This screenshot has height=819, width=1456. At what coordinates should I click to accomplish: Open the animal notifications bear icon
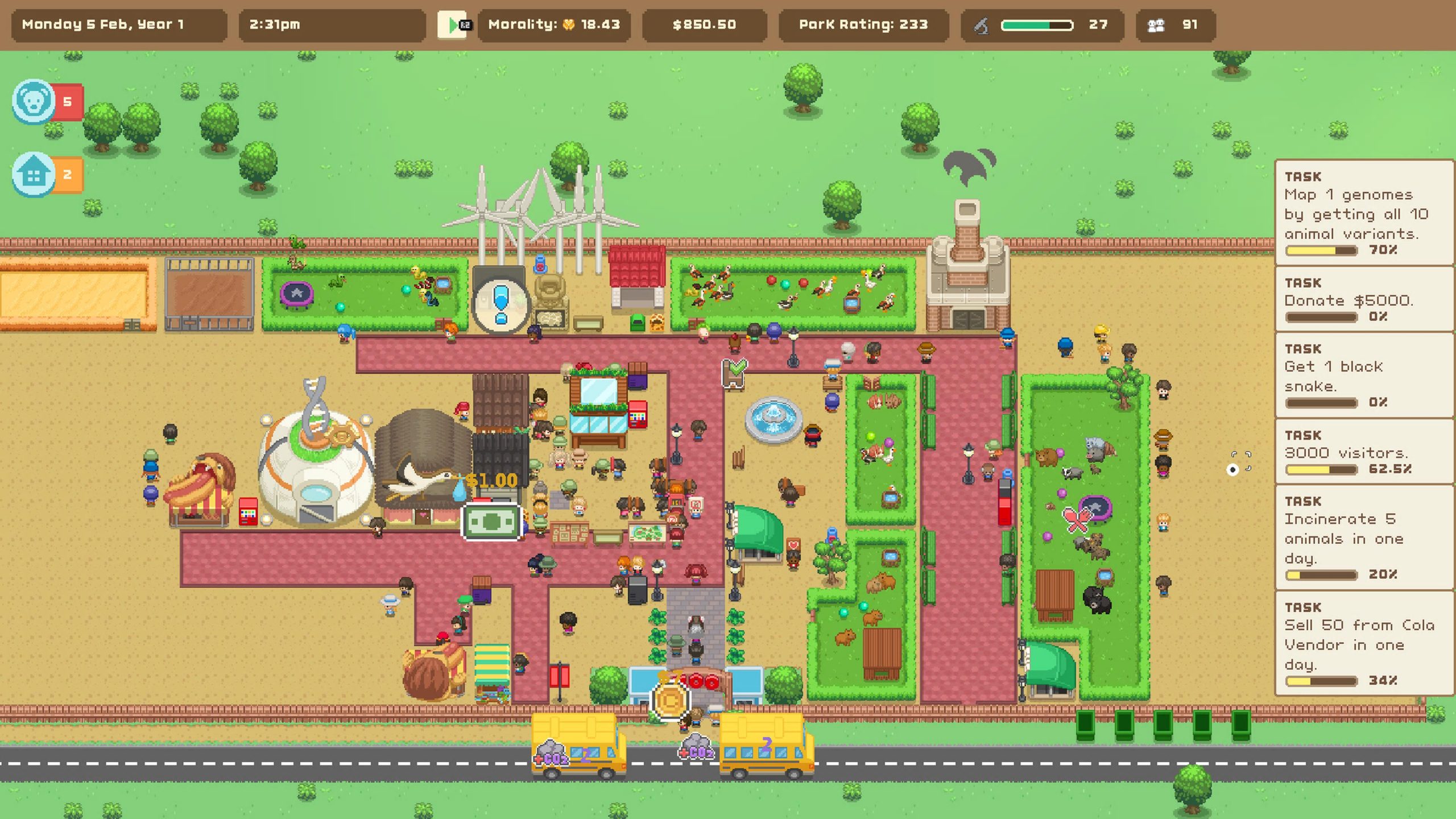(34, 102)
